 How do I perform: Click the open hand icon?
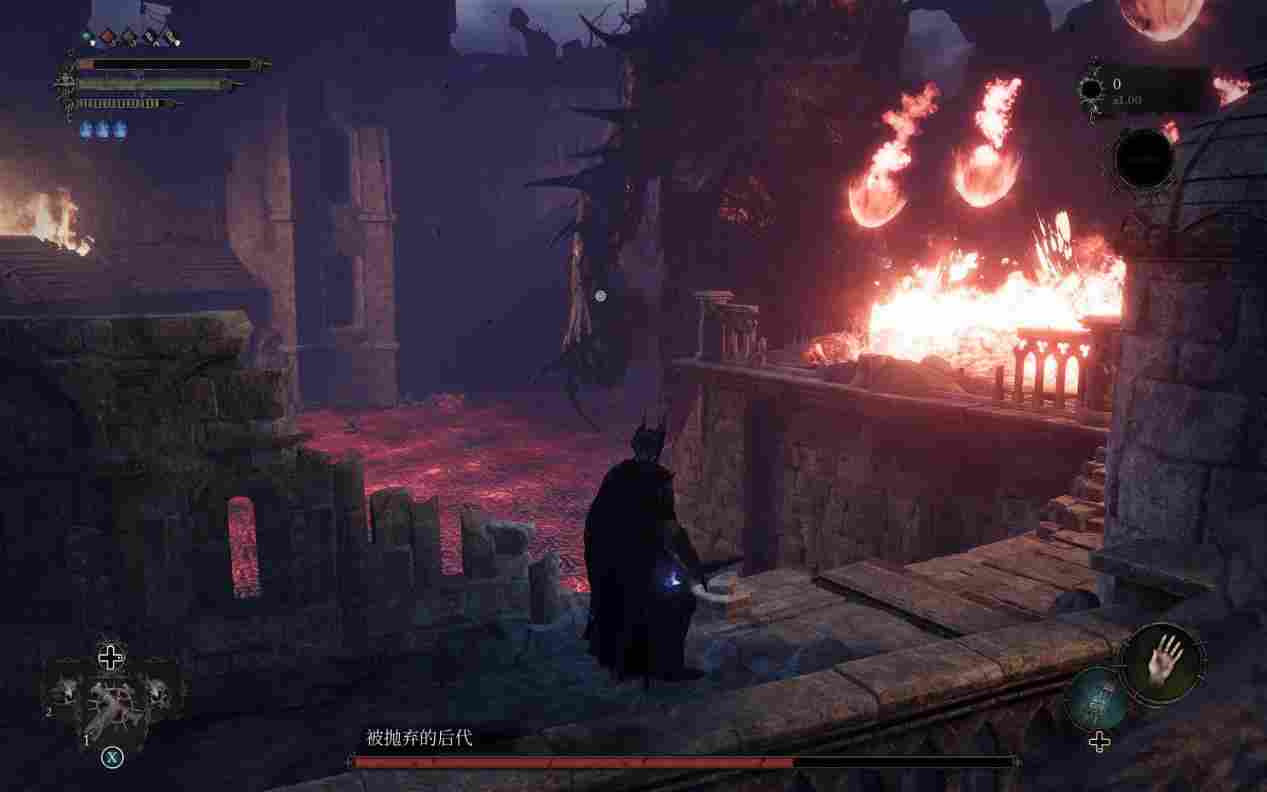(1162, 660)
